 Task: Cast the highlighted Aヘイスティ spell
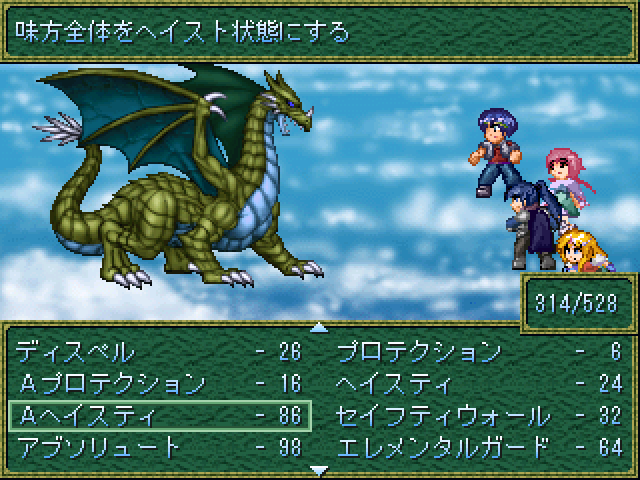160,414
